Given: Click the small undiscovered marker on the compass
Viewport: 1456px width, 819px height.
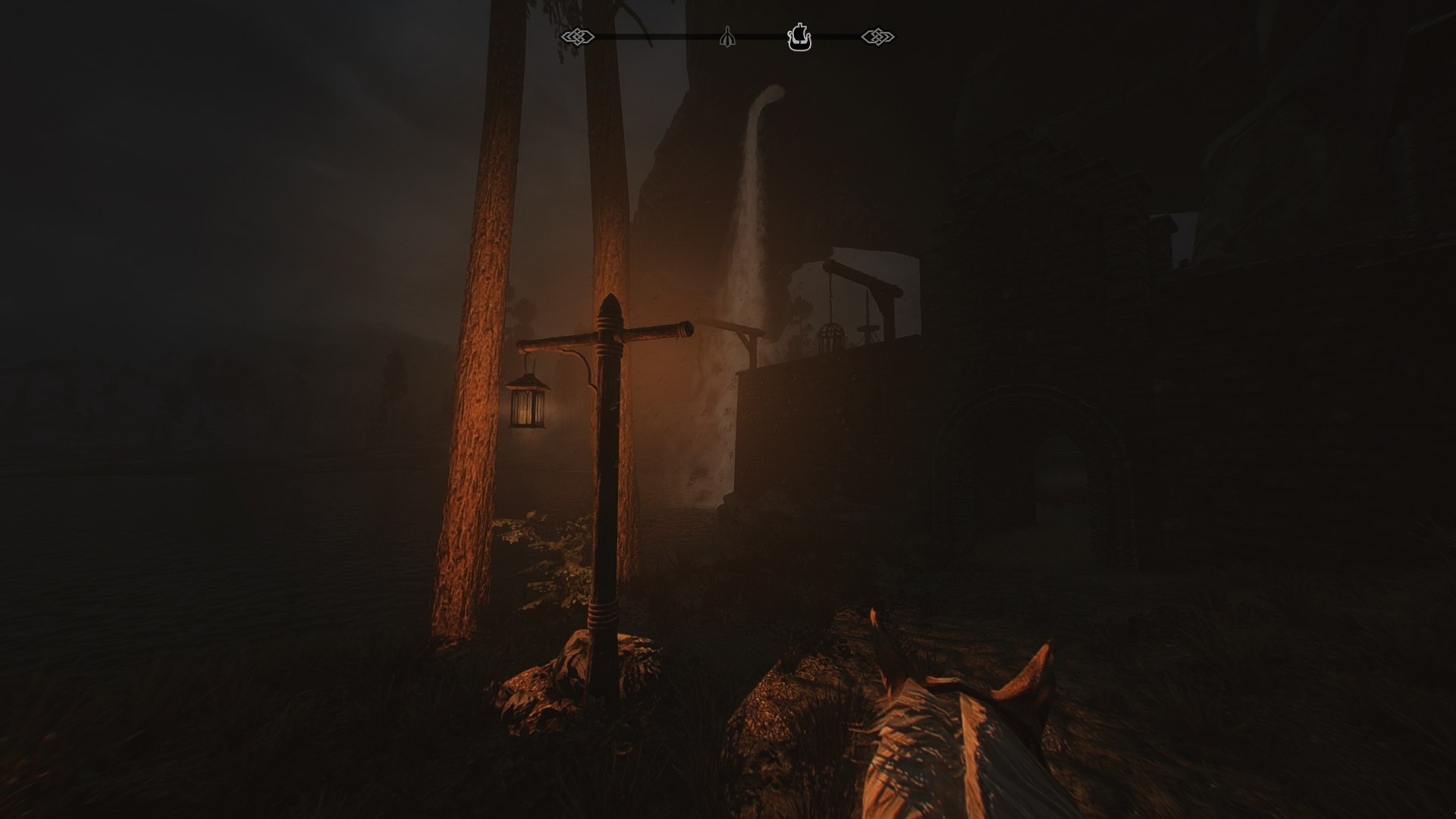Looking at the screenshot, I should pyautogui.click(x=728, y=36).
